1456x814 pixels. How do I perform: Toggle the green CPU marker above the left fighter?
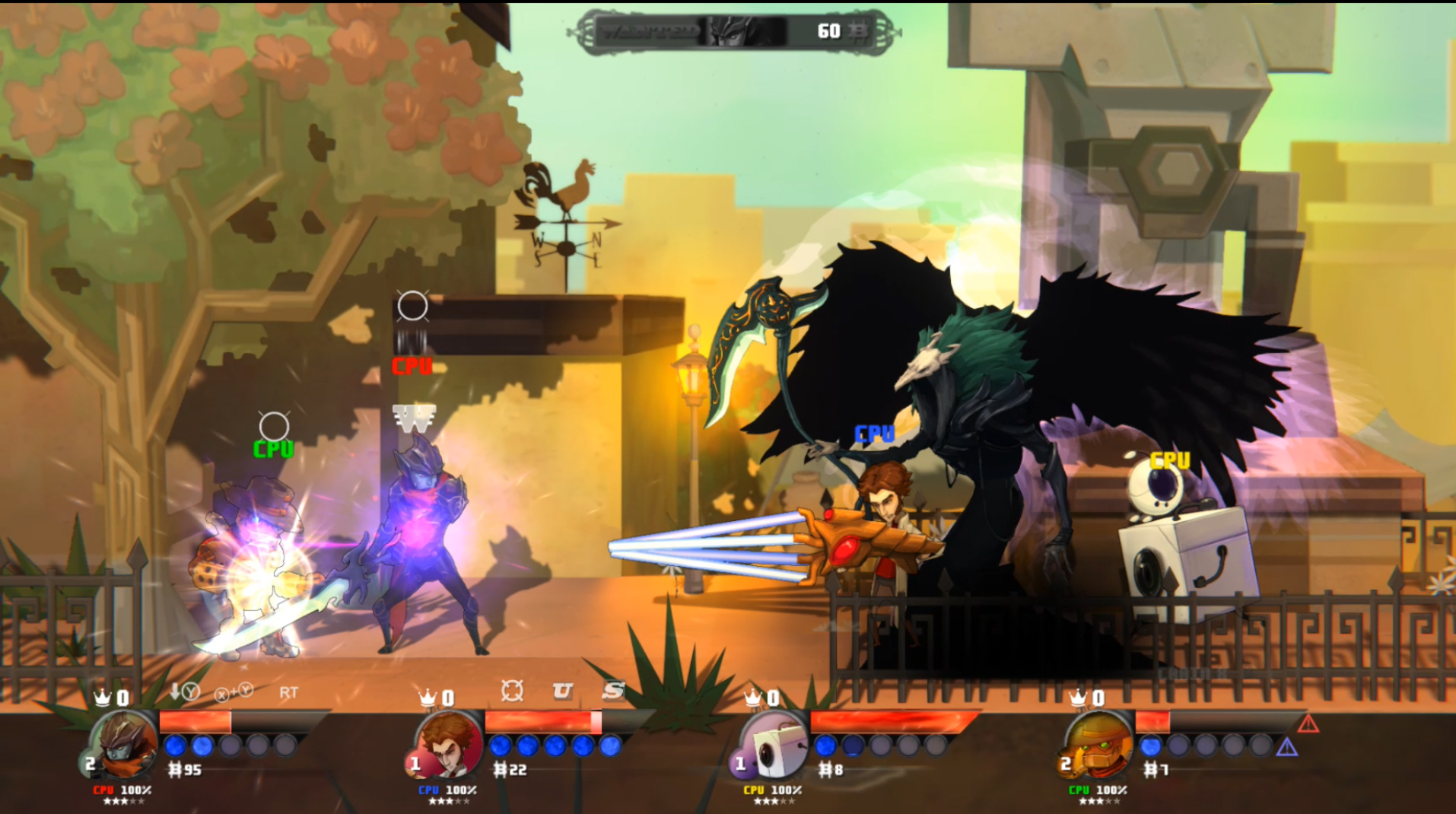[272, 448]
